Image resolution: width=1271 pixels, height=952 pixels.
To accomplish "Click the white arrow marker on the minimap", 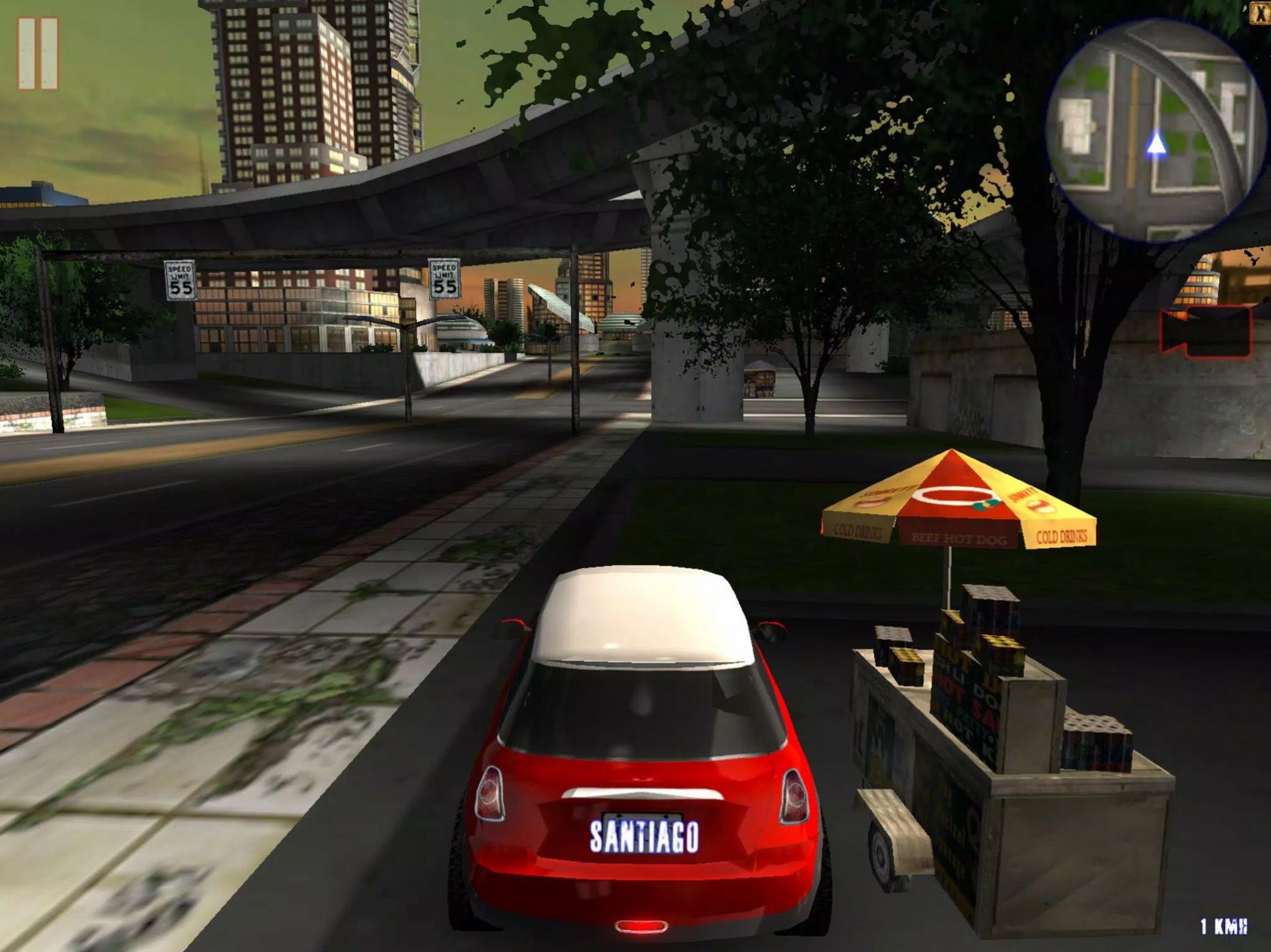I will pos(1158,144).
